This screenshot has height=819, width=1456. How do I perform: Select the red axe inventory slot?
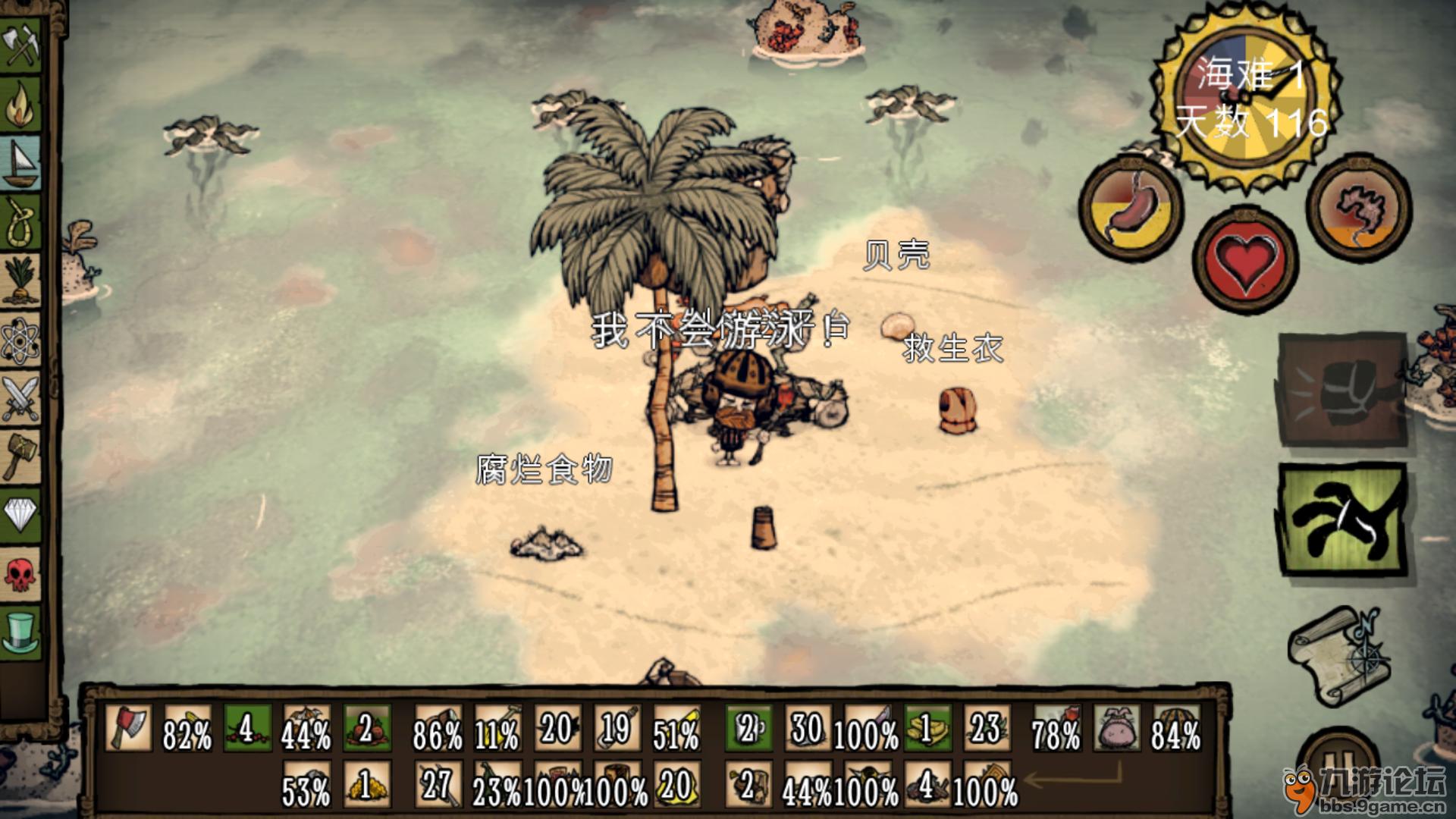pos(127,726)
